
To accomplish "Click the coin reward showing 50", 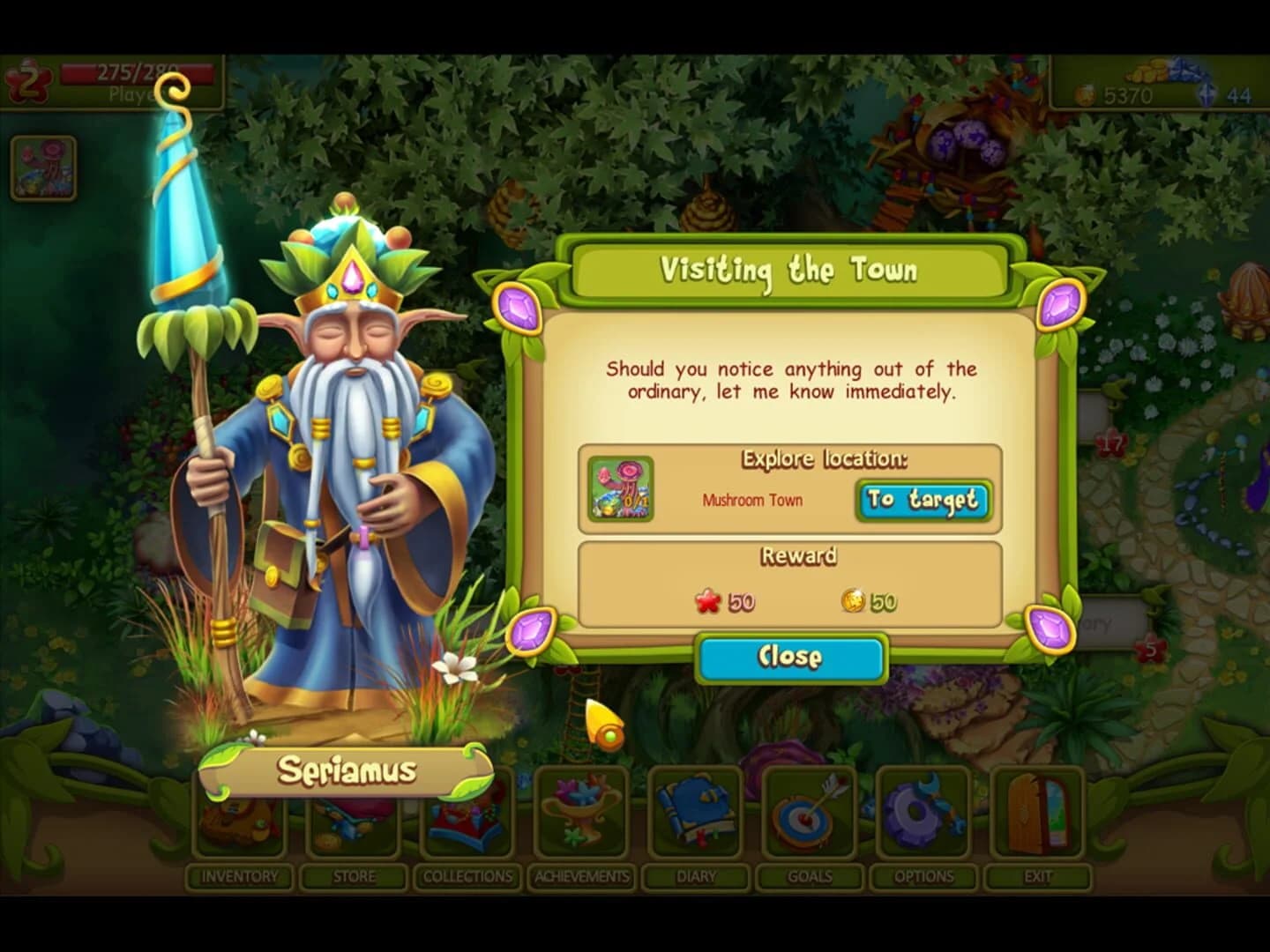I will (x=867, y=603).
